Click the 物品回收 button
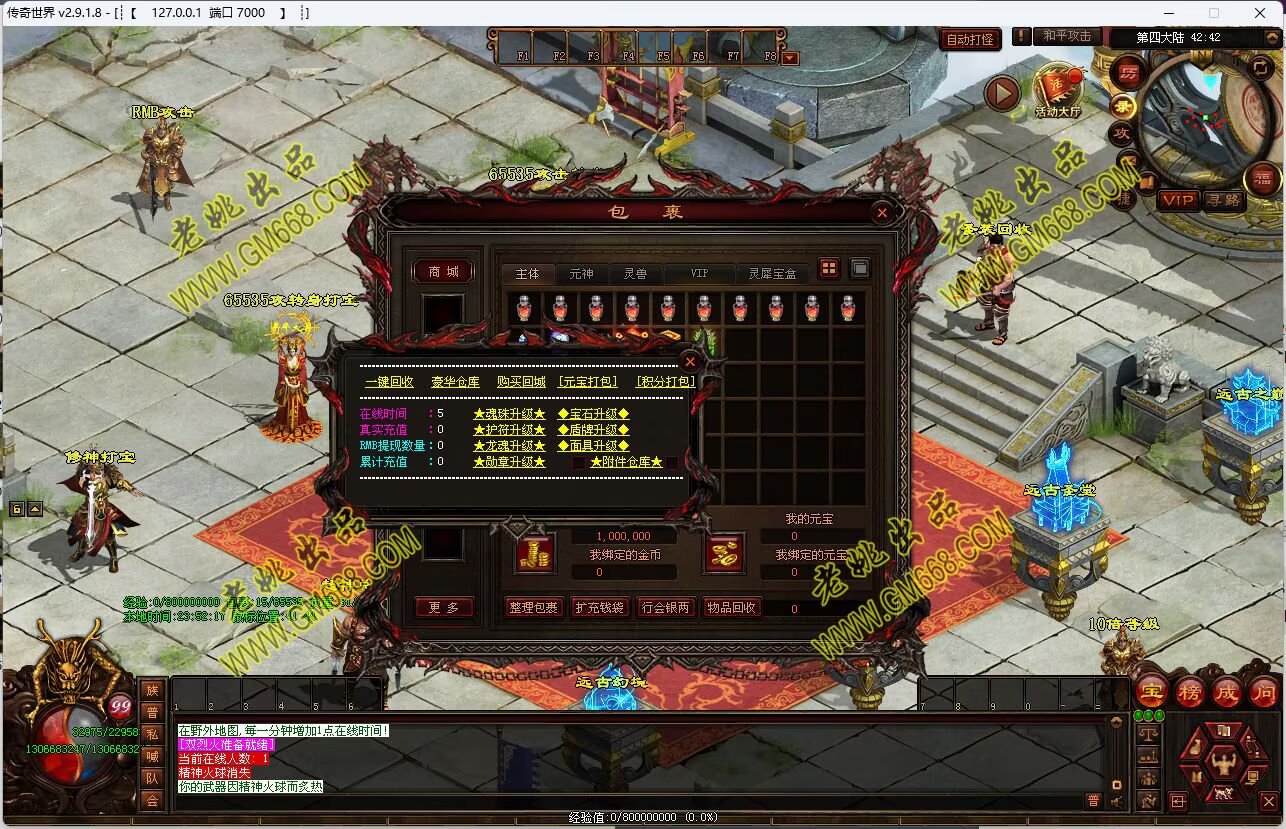Screen dimensions: 1286x829 coord(732,607)
